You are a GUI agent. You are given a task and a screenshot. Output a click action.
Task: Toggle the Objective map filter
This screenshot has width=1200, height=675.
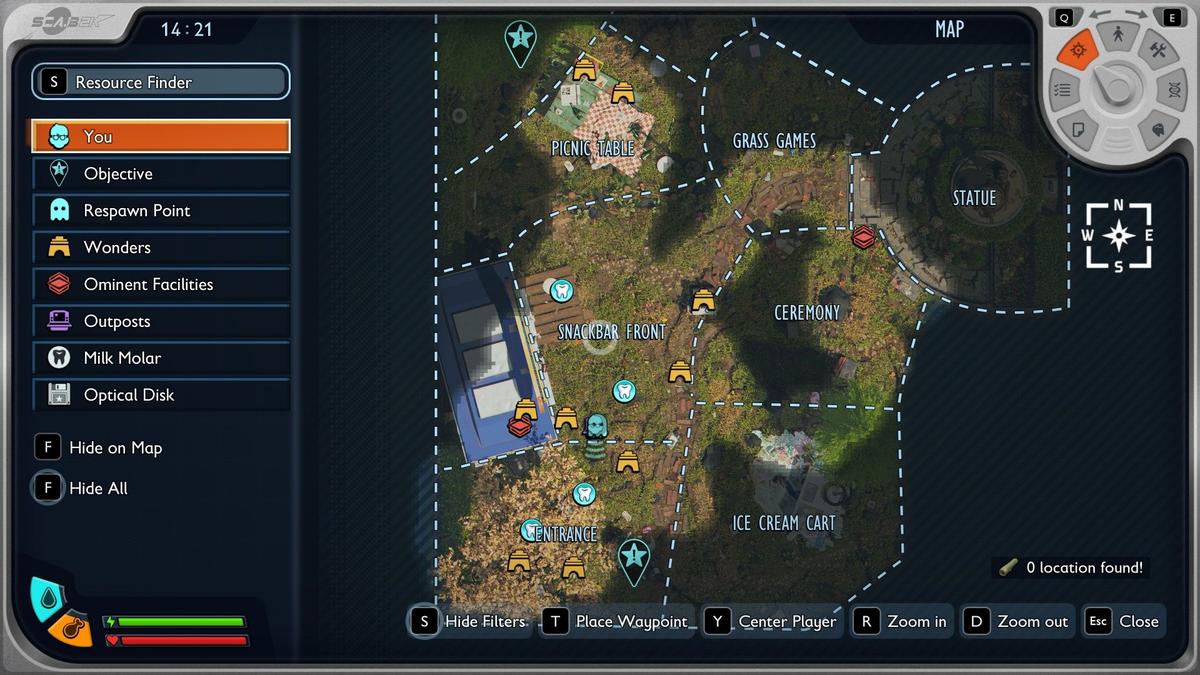161,173
